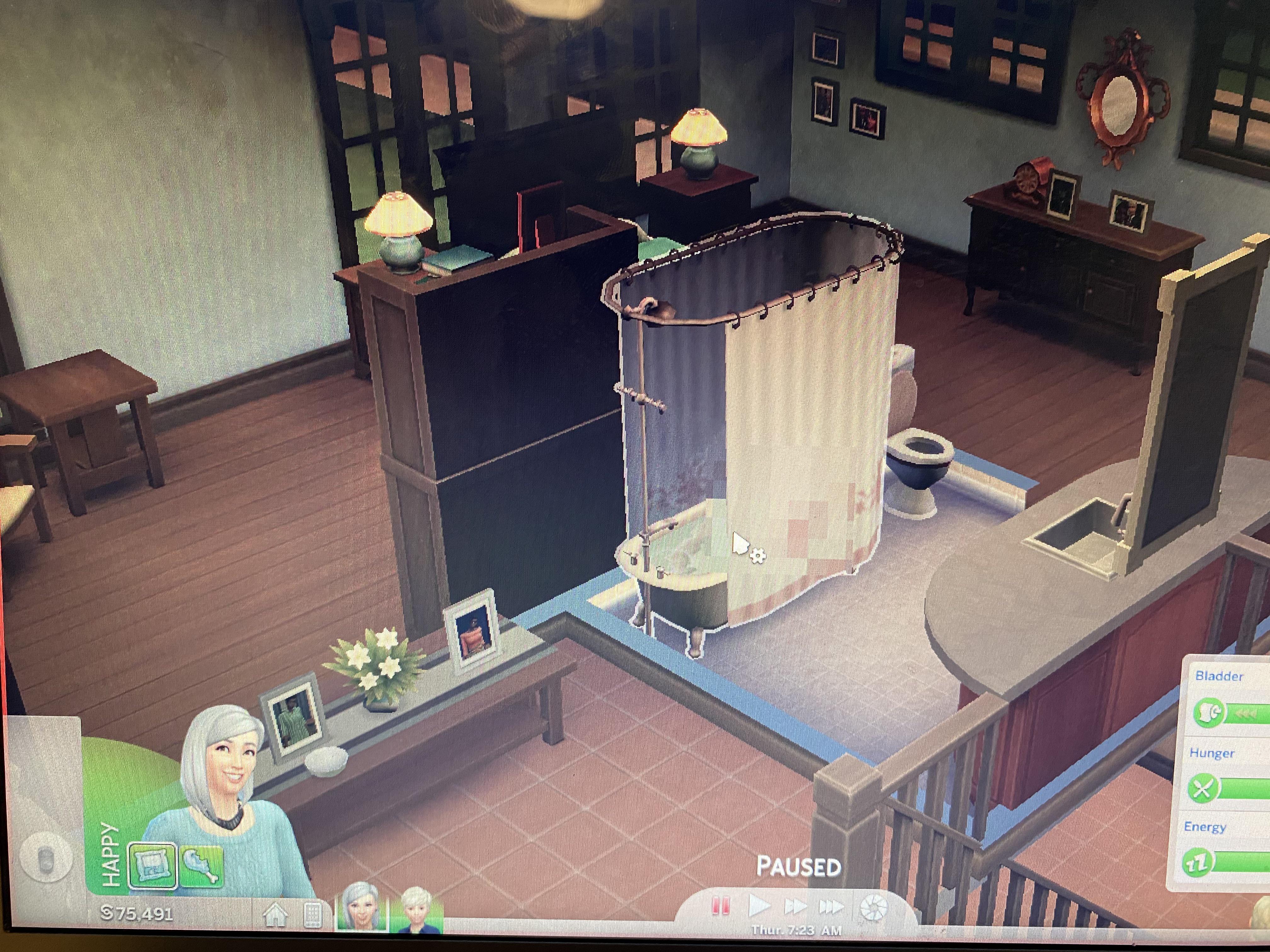Select the Energy need icon
This screenshot has width=1270, height=952.
(1198, 862)
